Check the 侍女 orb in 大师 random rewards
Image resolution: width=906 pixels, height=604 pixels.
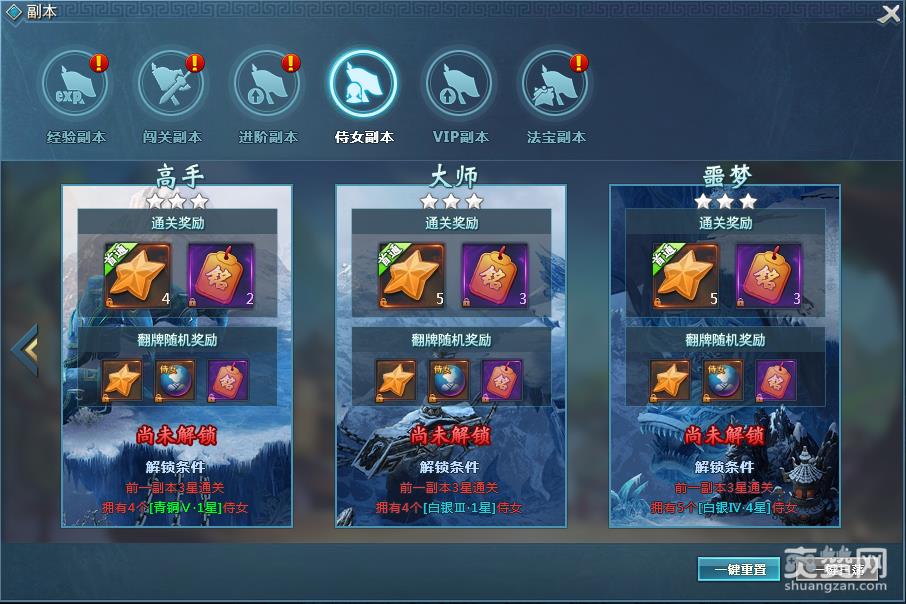[449, 380]
